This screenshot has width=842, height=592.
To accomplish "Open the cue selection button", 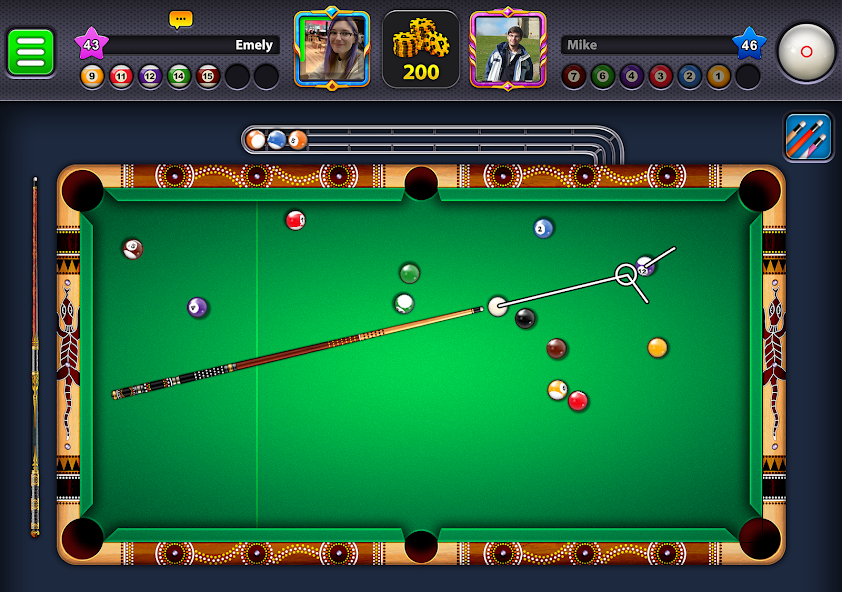I will click(x=808, y=137).
